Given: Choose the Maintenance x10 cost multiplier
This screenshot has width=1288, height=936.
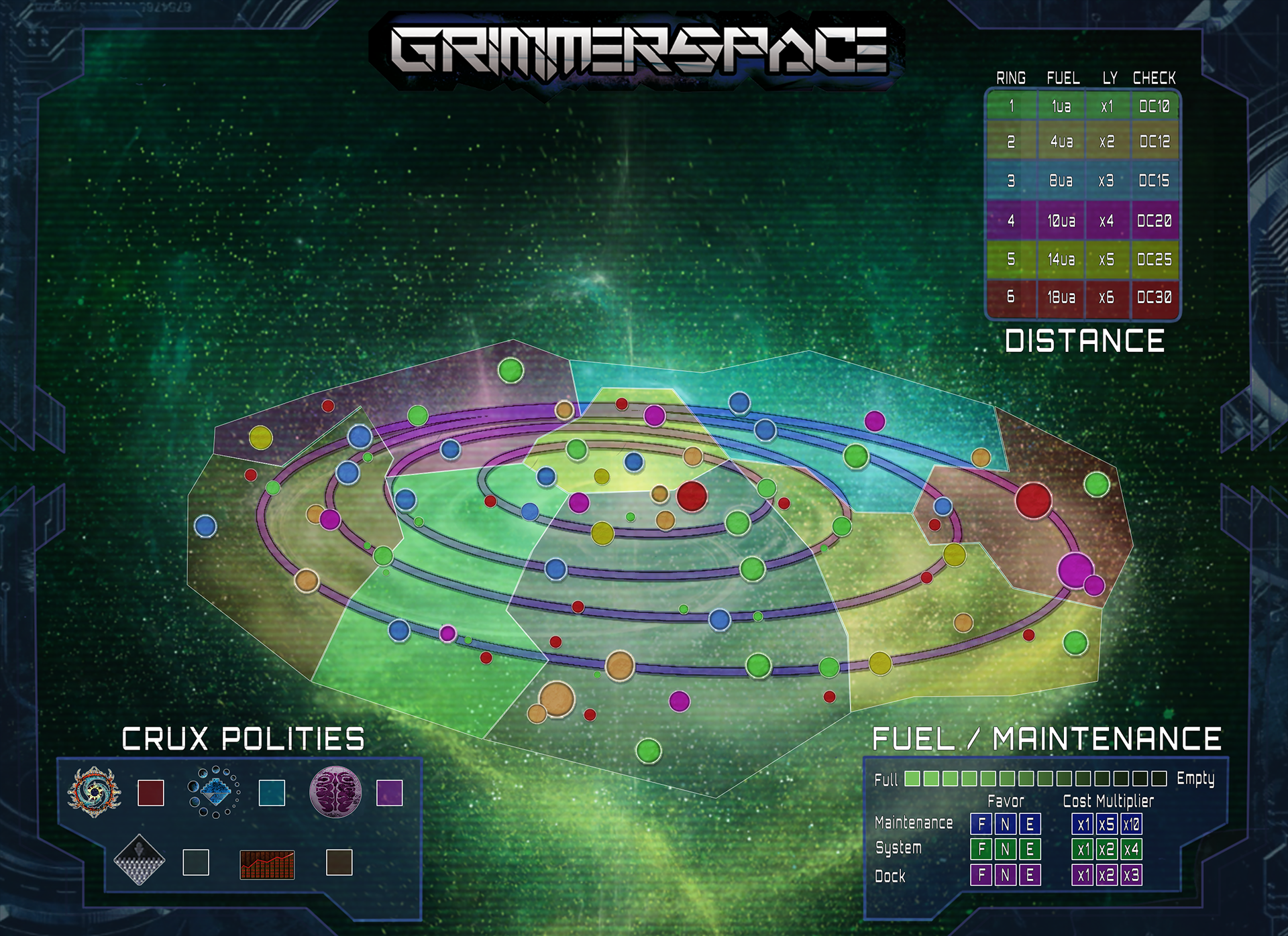Looking at the screenshot, I should [1131, 824].
